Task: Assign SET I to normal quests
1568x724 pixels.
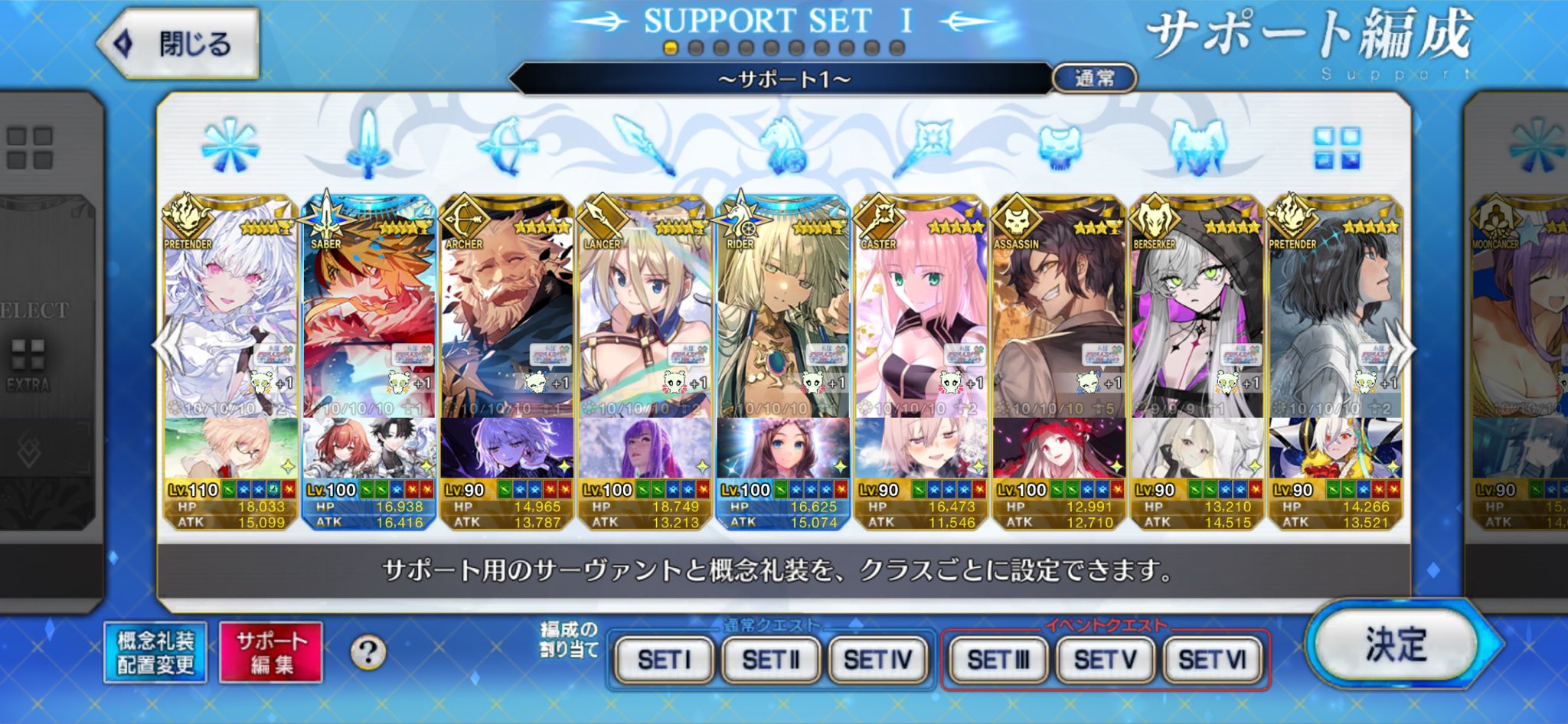Action: click(x=664, y=659)
